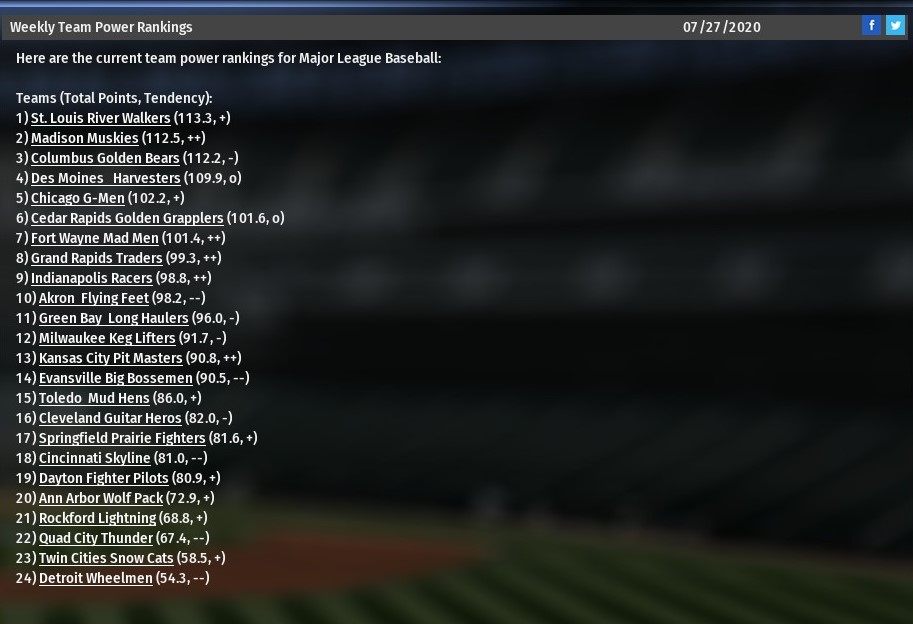Image resolution: width=913 pixels, height=624 pixels.
Task: Select the Madison Muskies link
Action: pos(84,138)
